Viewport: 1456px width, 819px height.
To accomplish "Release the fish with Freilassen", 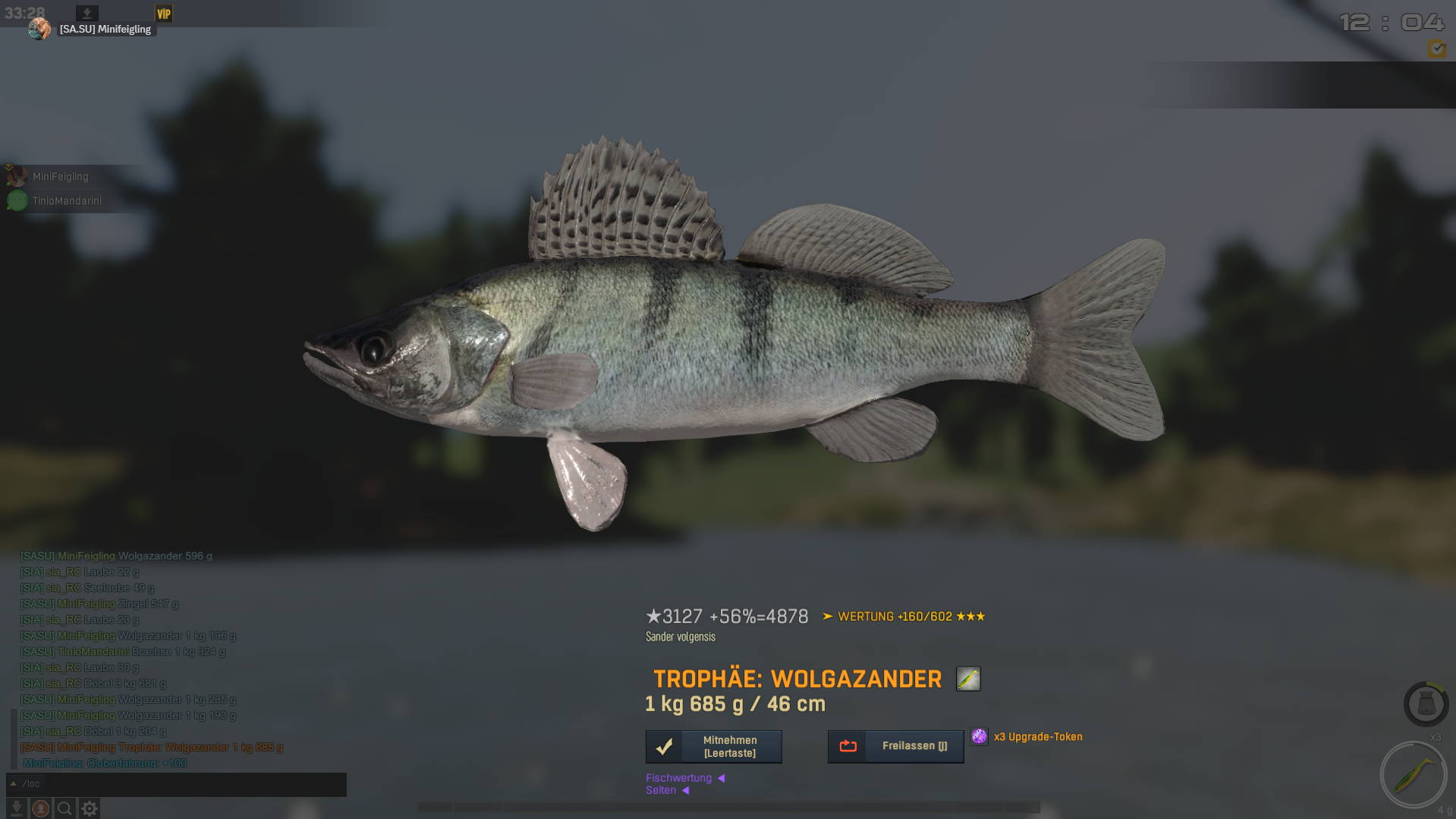I will tap(895, 746).
